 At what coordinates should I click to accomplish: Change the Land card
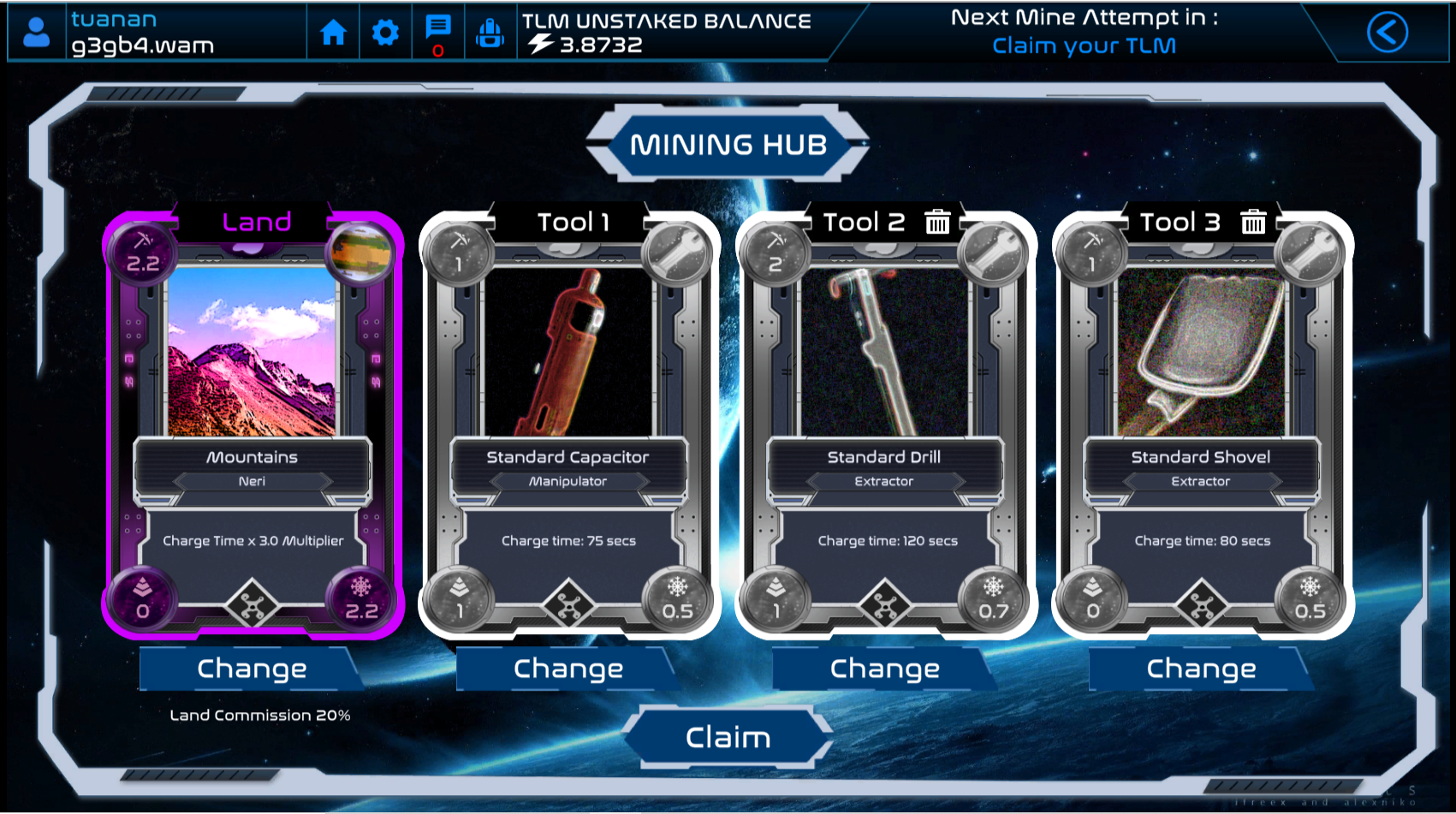(x=252, y=668)
